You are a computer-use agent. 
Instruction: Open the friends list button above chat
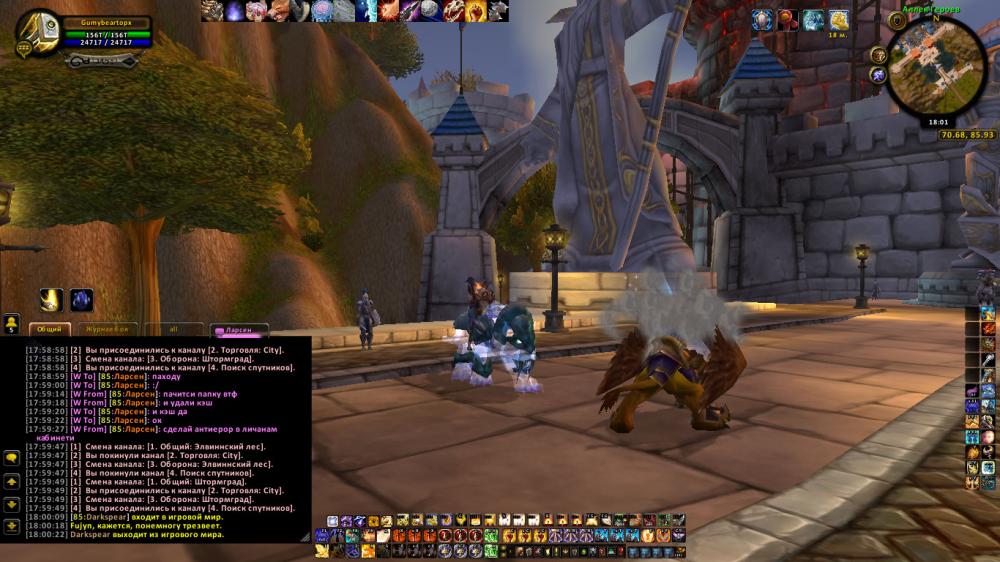[12, 323]
